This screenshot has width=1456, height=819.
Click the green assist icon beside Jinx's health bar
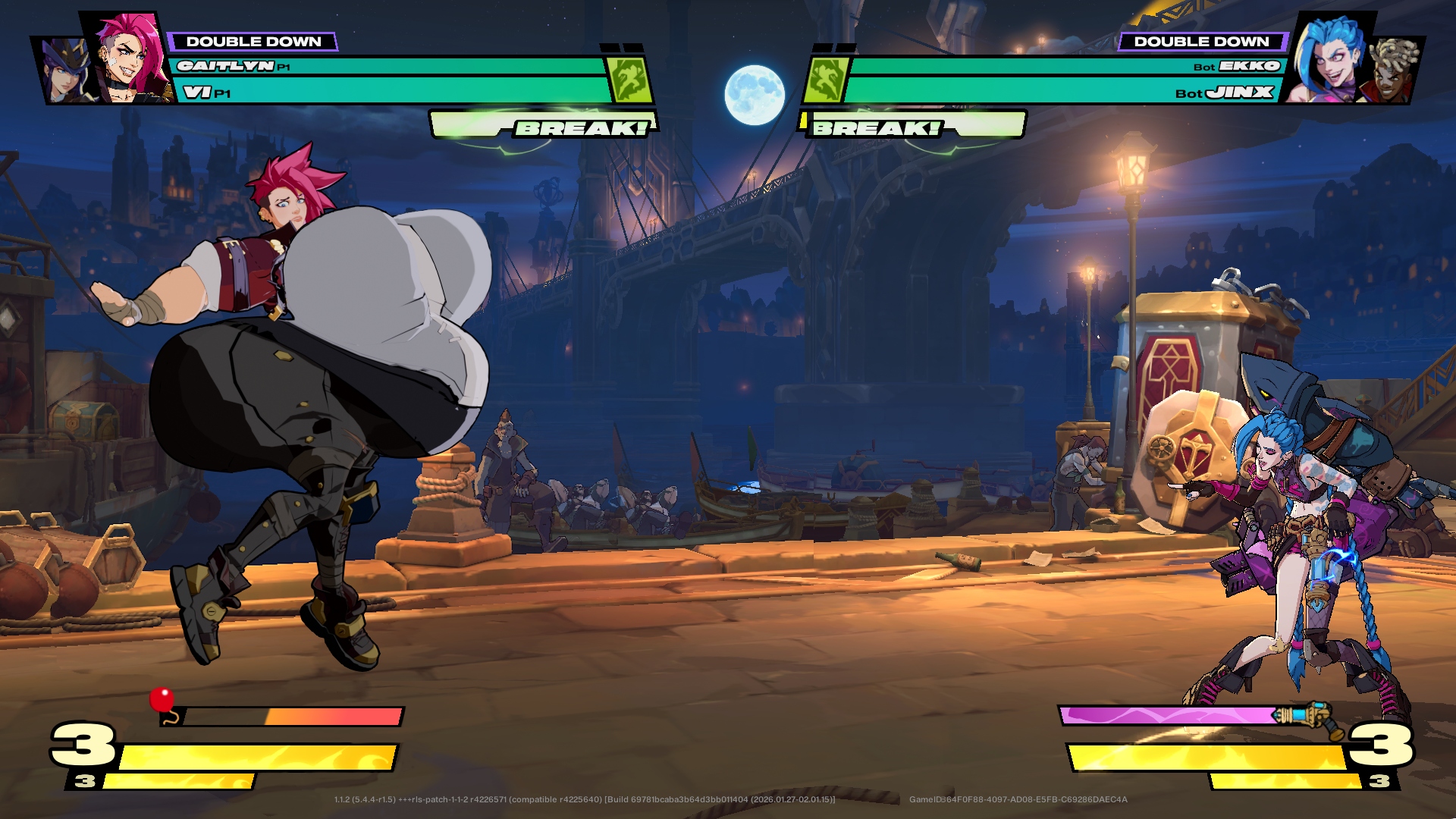tap(826, 80)
